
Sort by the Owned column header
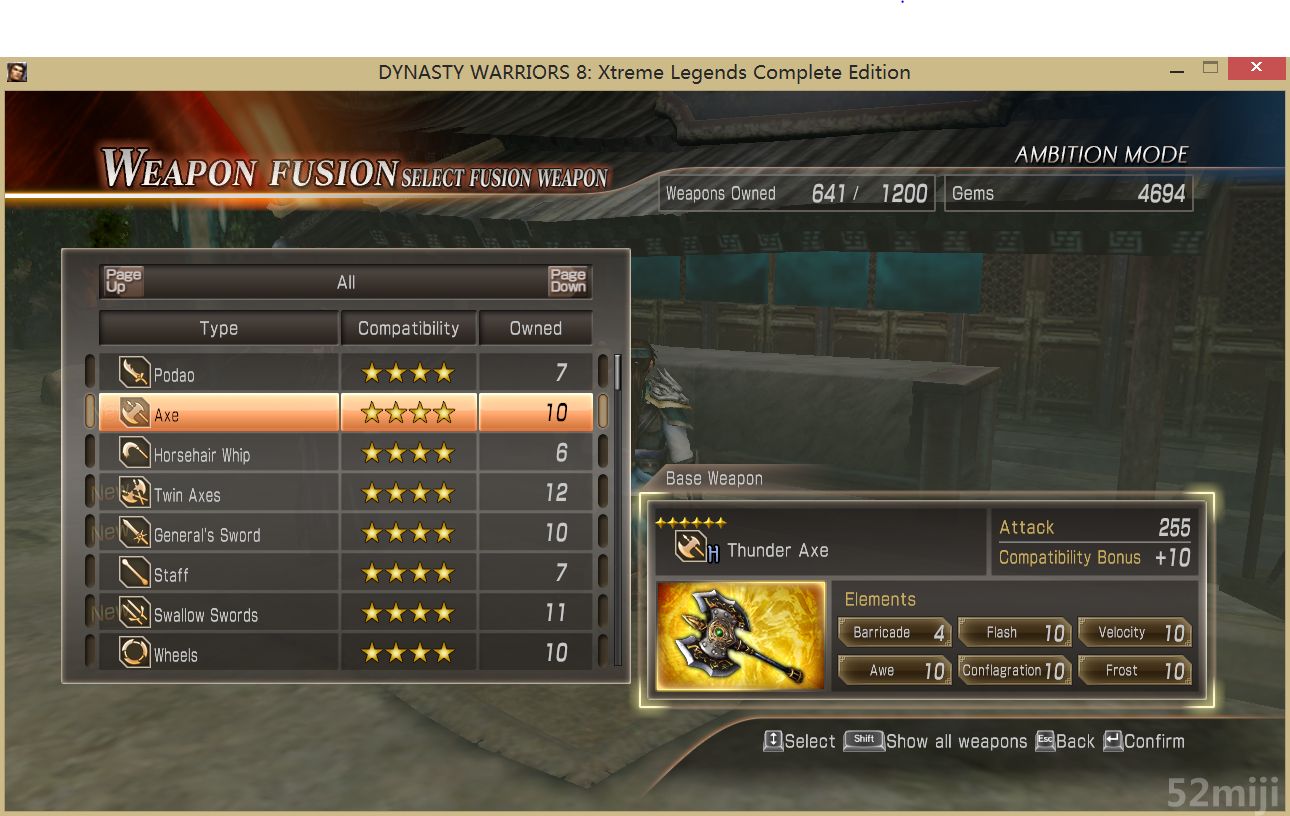click(535, 328)
